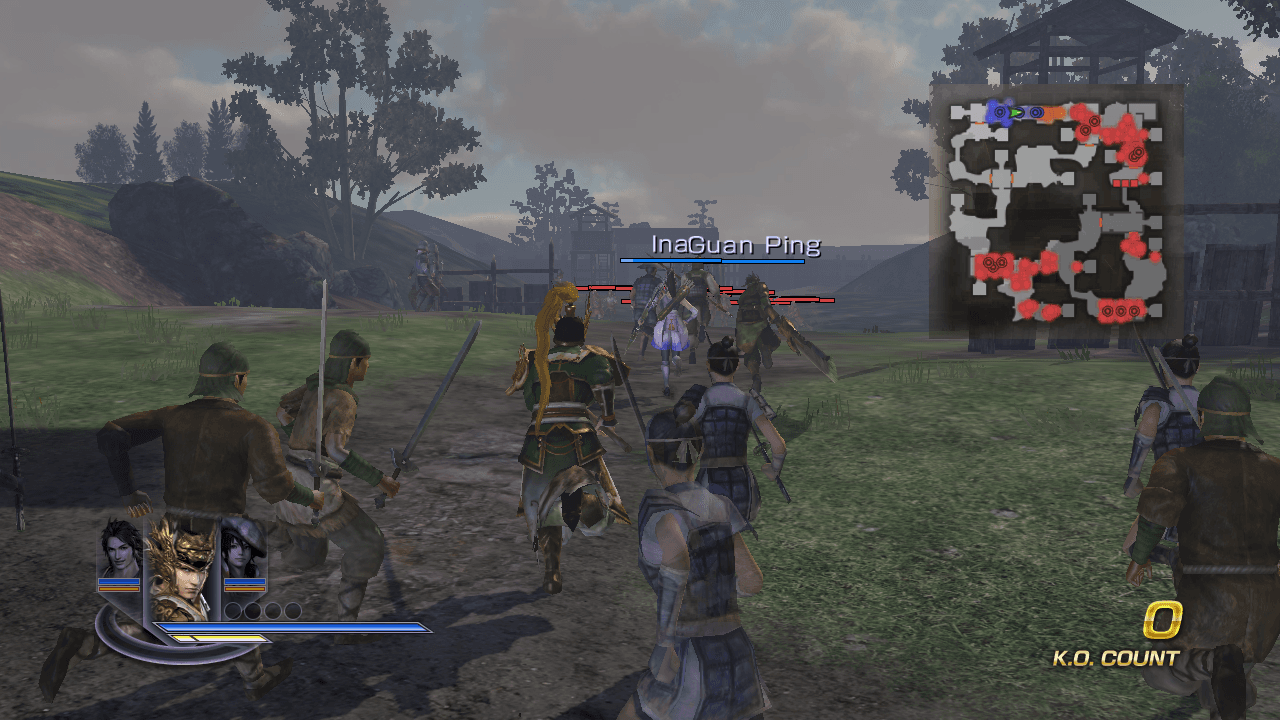Click InaGuan Ping's blue health bar
This screenshot has height=720, width=1280.
pos(712,262)
